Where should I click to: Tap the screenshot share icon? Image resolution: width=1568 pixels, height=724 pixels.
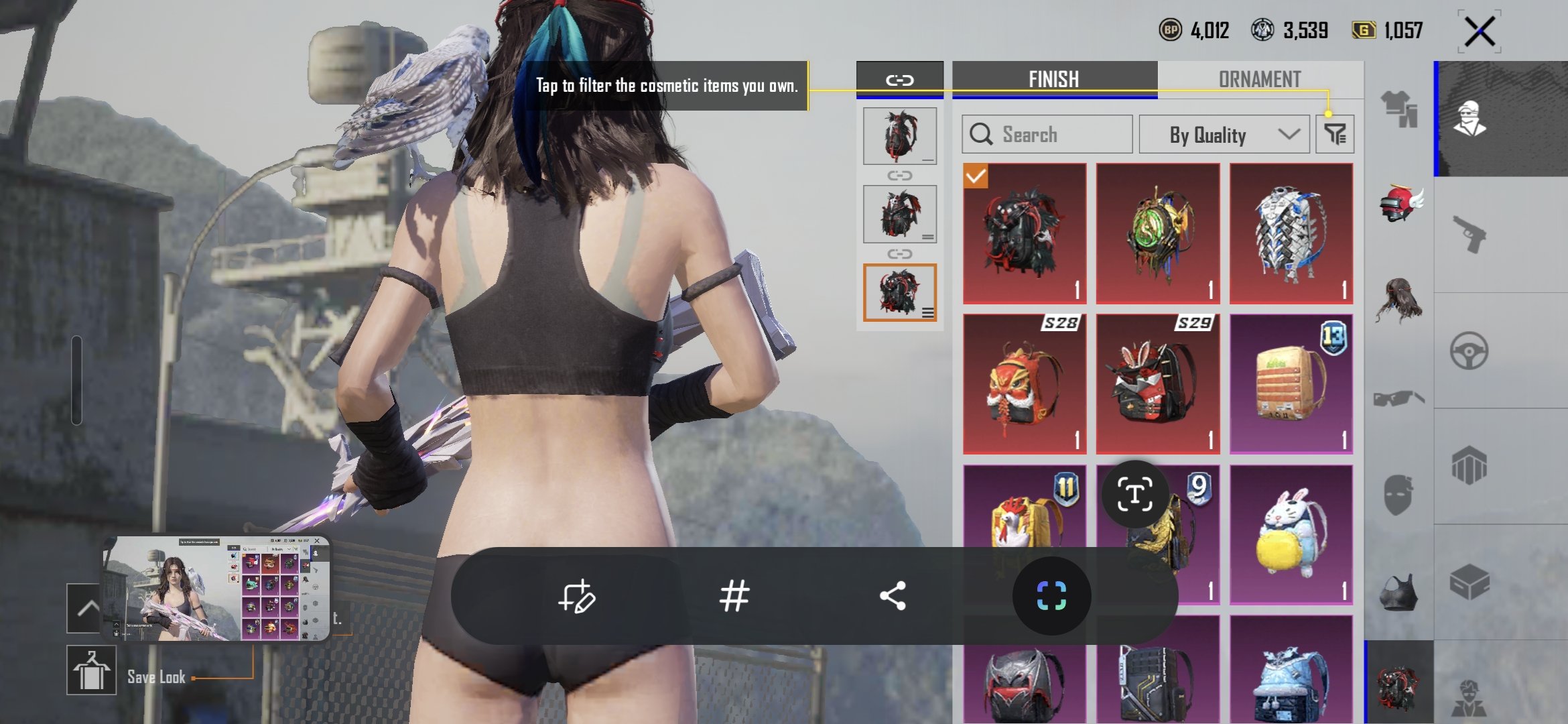point(893,595)
